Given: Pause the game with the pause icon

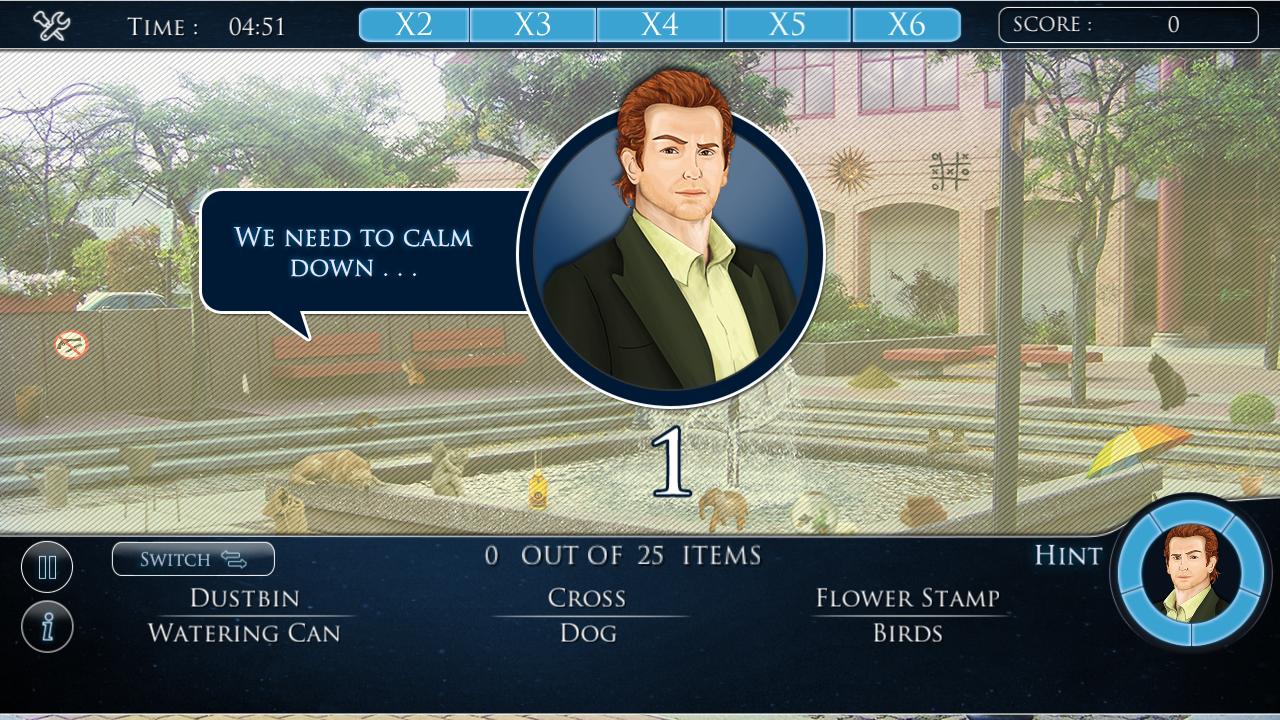Looking at the screenshot, I should tap(46, 566).
